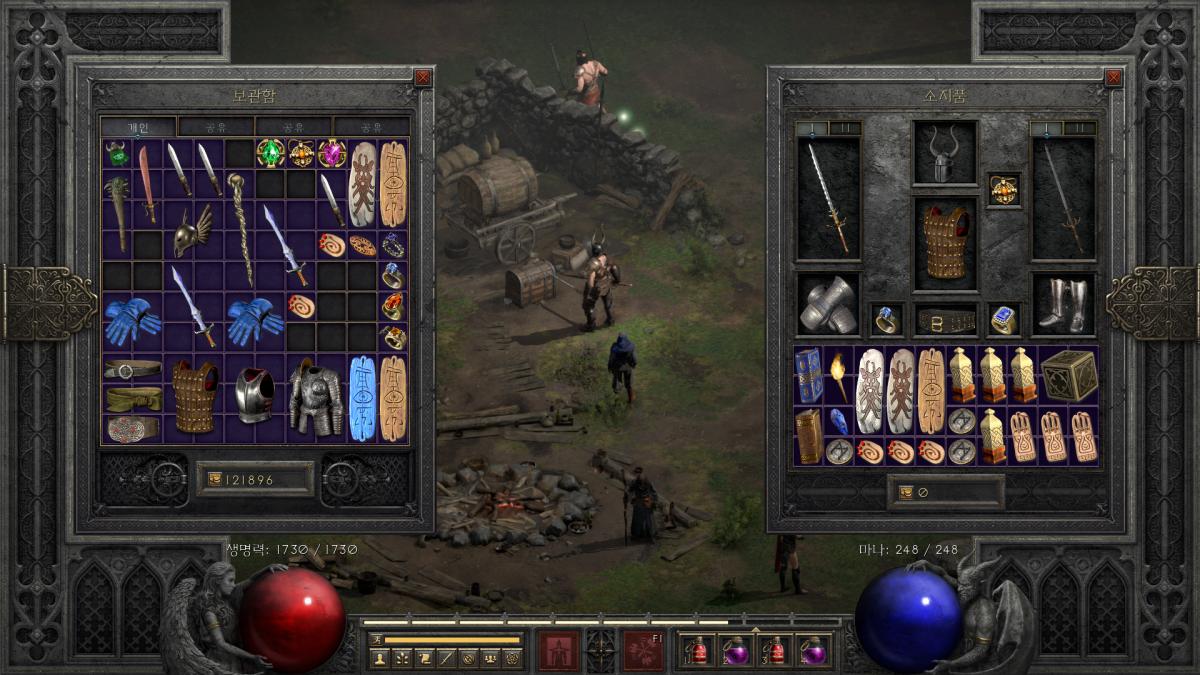This screenshot has width=1200, height=675.
Task: Select the equipped amulet slot
Action: 1003,188
